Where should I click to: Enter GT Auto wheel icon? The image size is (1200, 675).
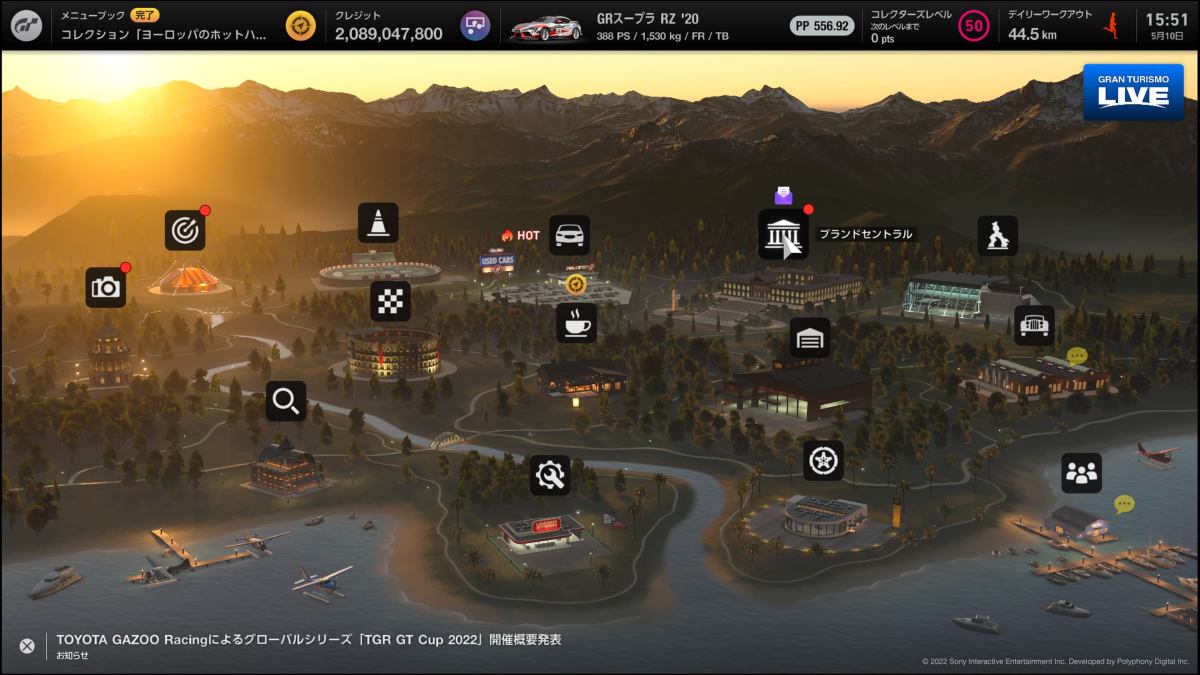823,461
